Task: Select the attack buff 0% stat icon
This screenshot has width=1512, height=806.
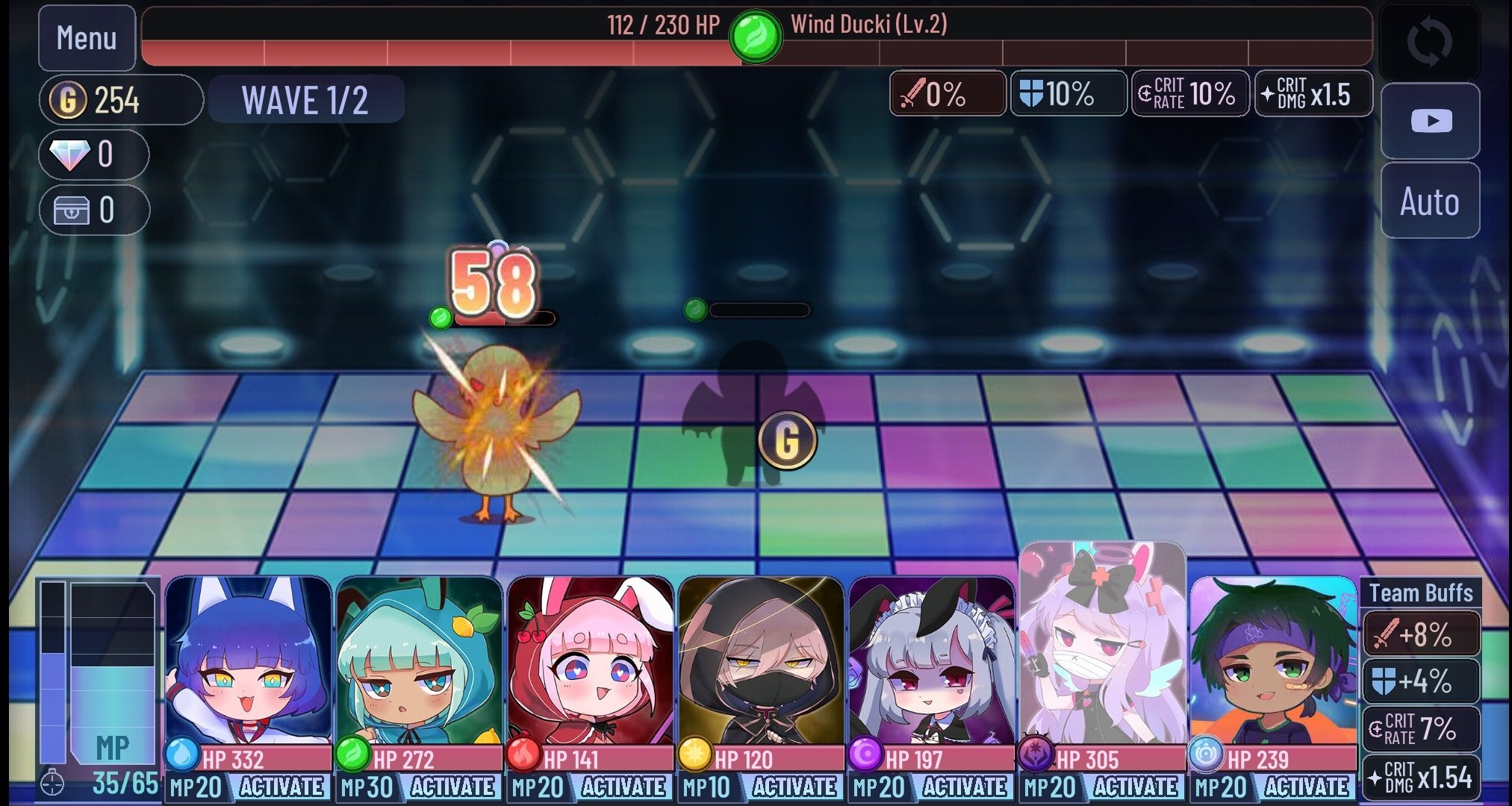Action: click(948, 93)
